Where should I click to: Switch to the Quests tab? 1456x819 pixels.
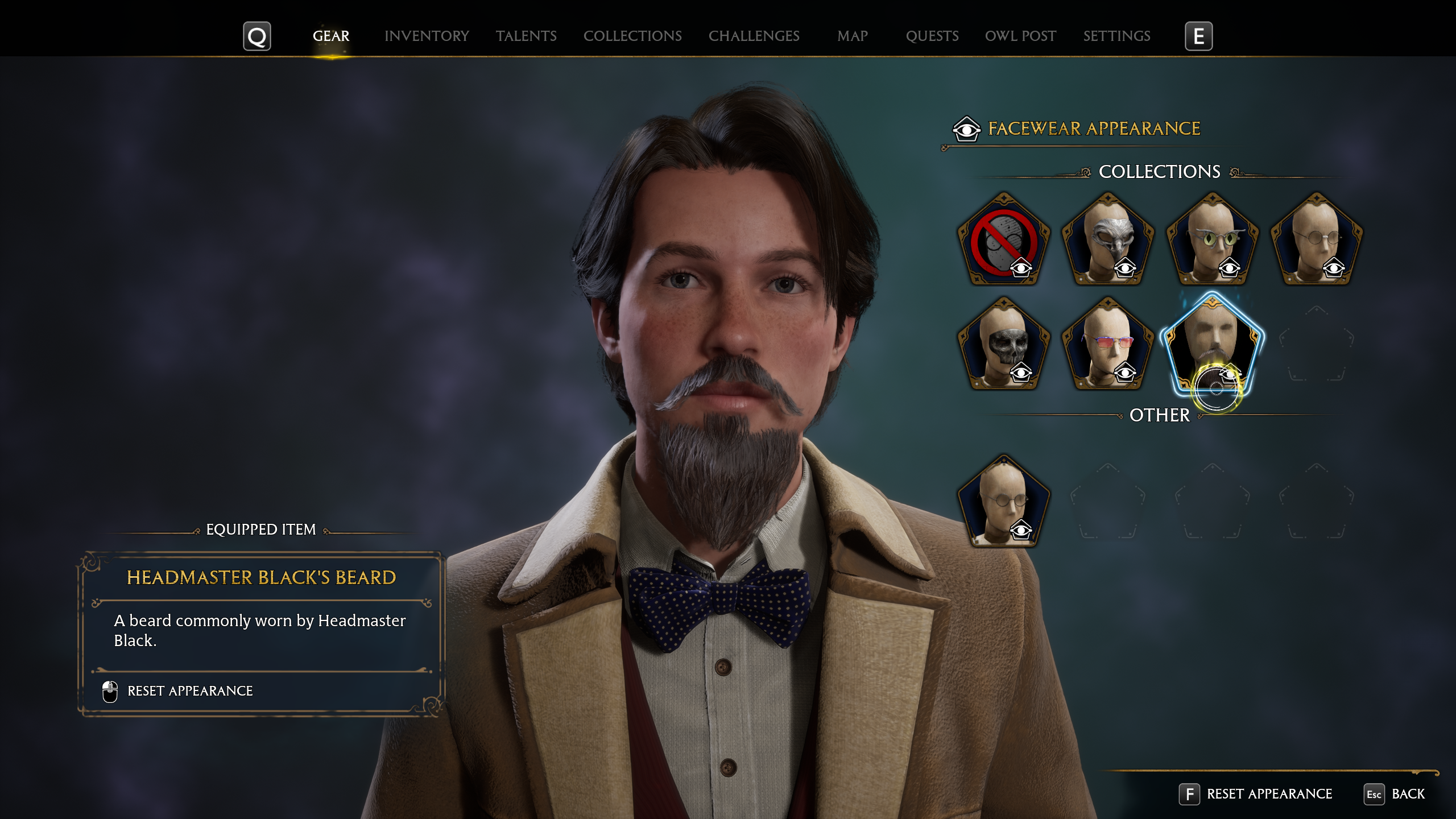coord(932,36)
